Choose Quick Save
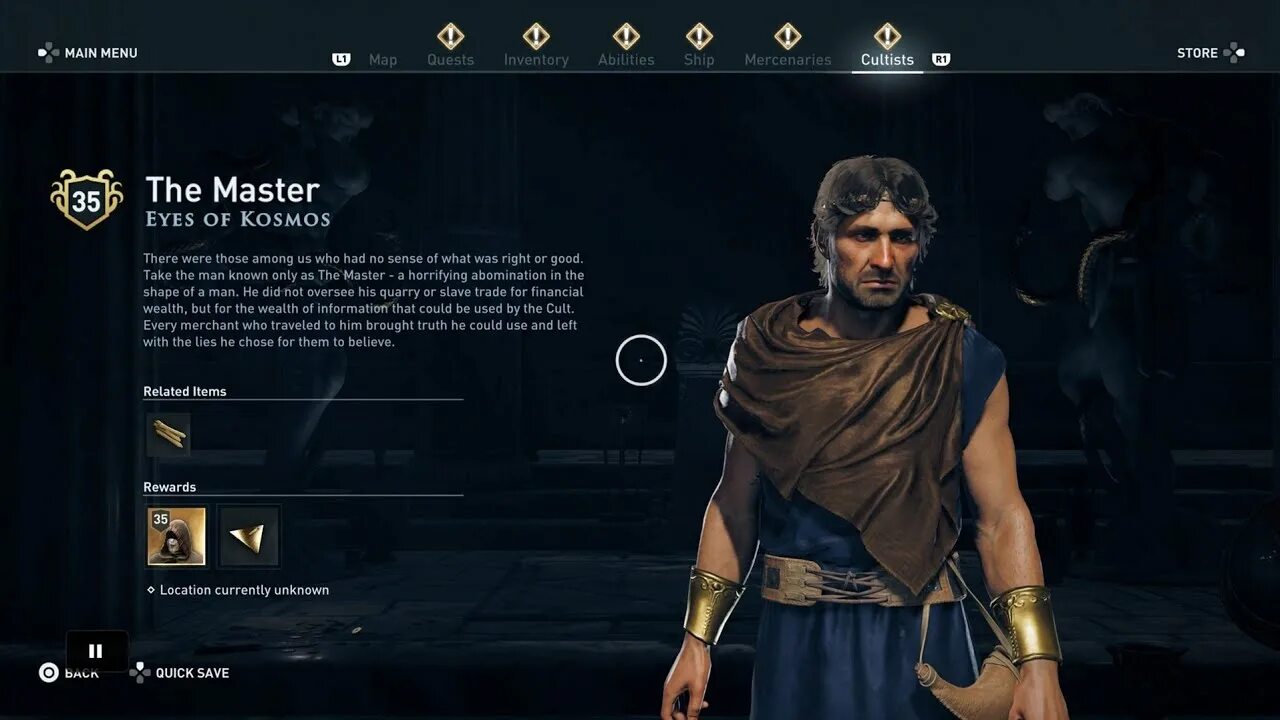The image size is (1280, 720). point(180,673)
